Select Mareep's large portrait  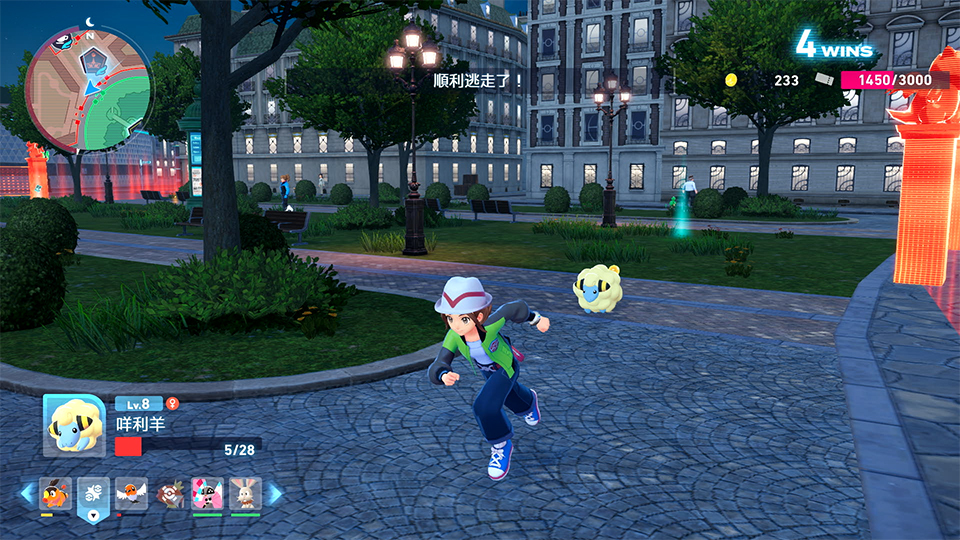coord(74,425)
